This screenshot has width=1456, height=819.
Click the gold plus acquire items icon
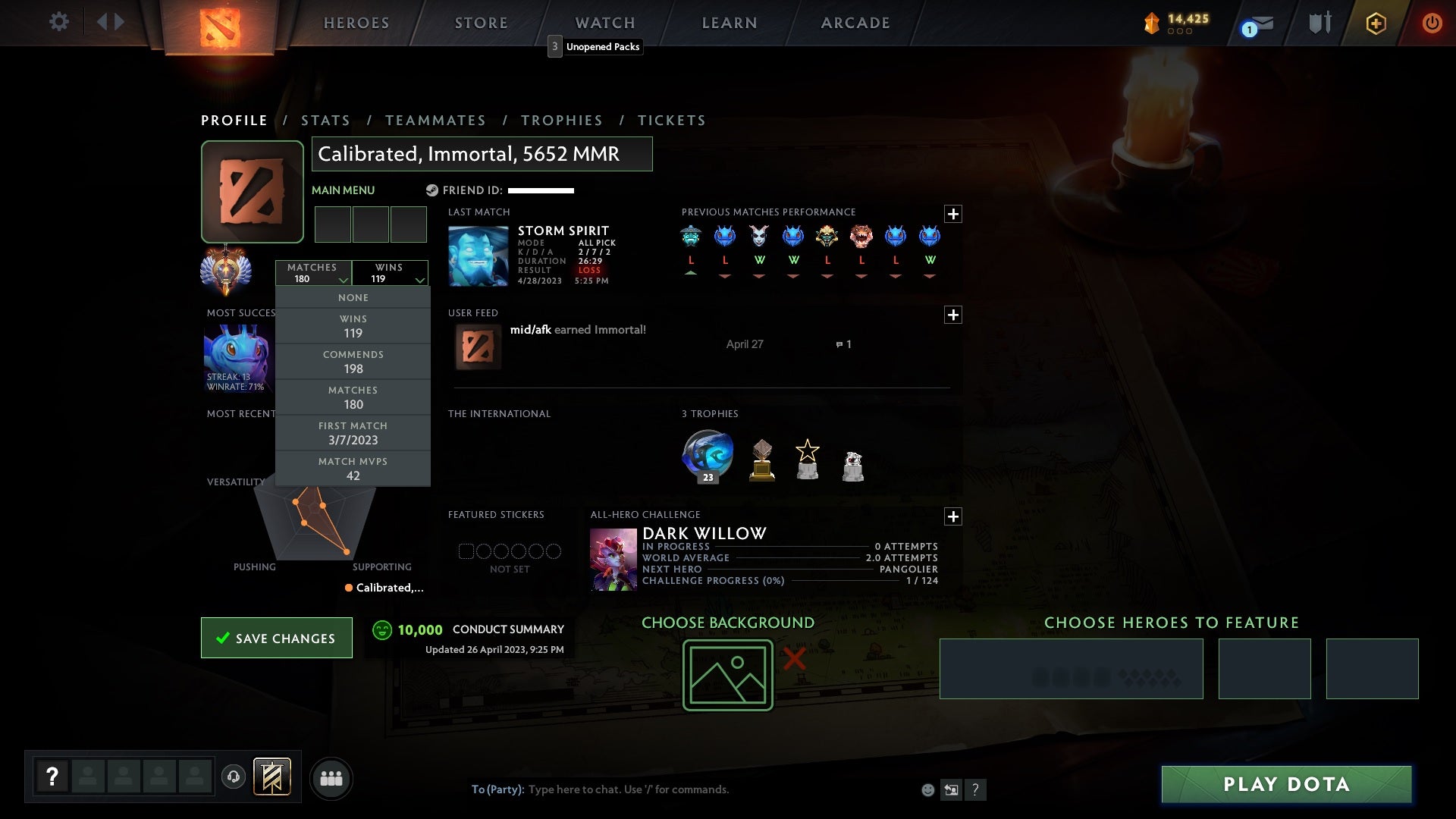point(1376,23)
